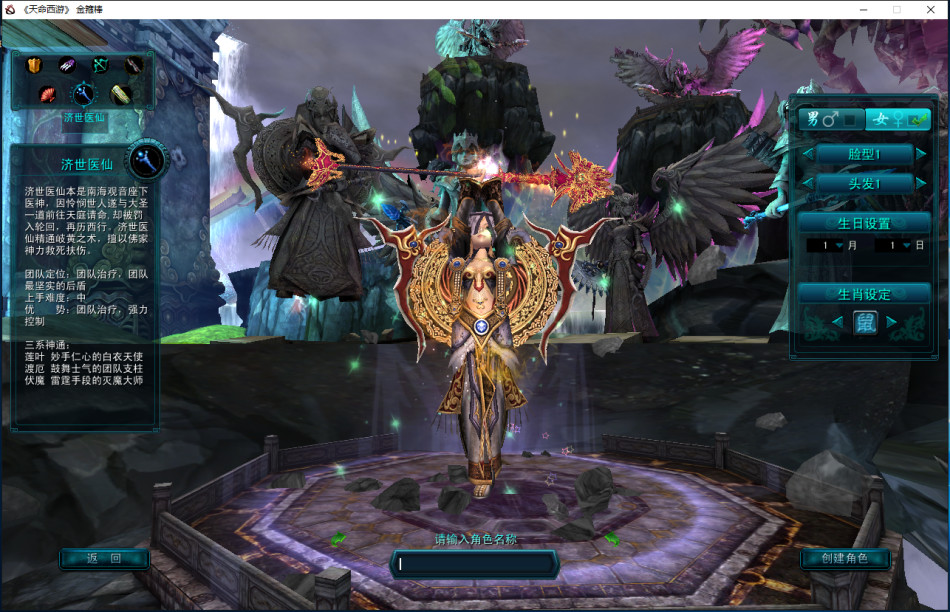Select the golden shield class icon
The width and height of the screenshot is (950, 612).
(x=35, y=66)
